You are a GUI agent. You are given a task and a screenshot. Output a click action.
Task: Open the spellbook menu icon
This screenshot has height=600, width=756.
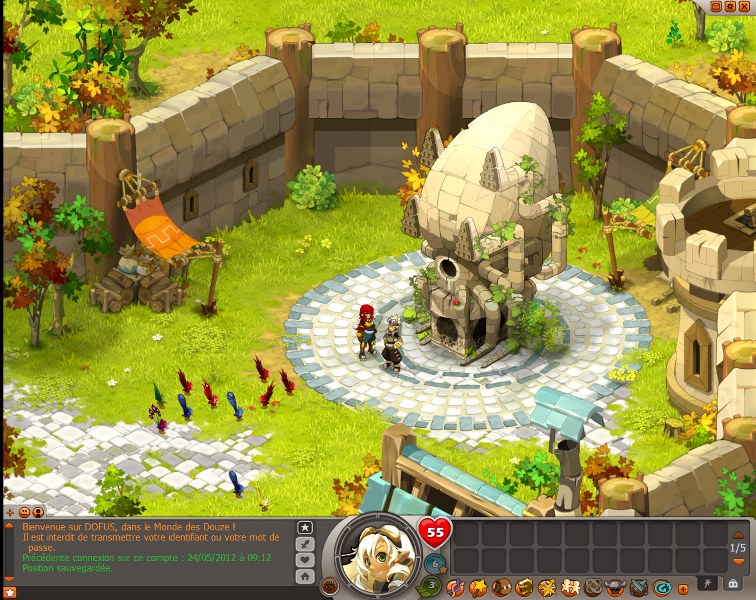click(525, 587)
